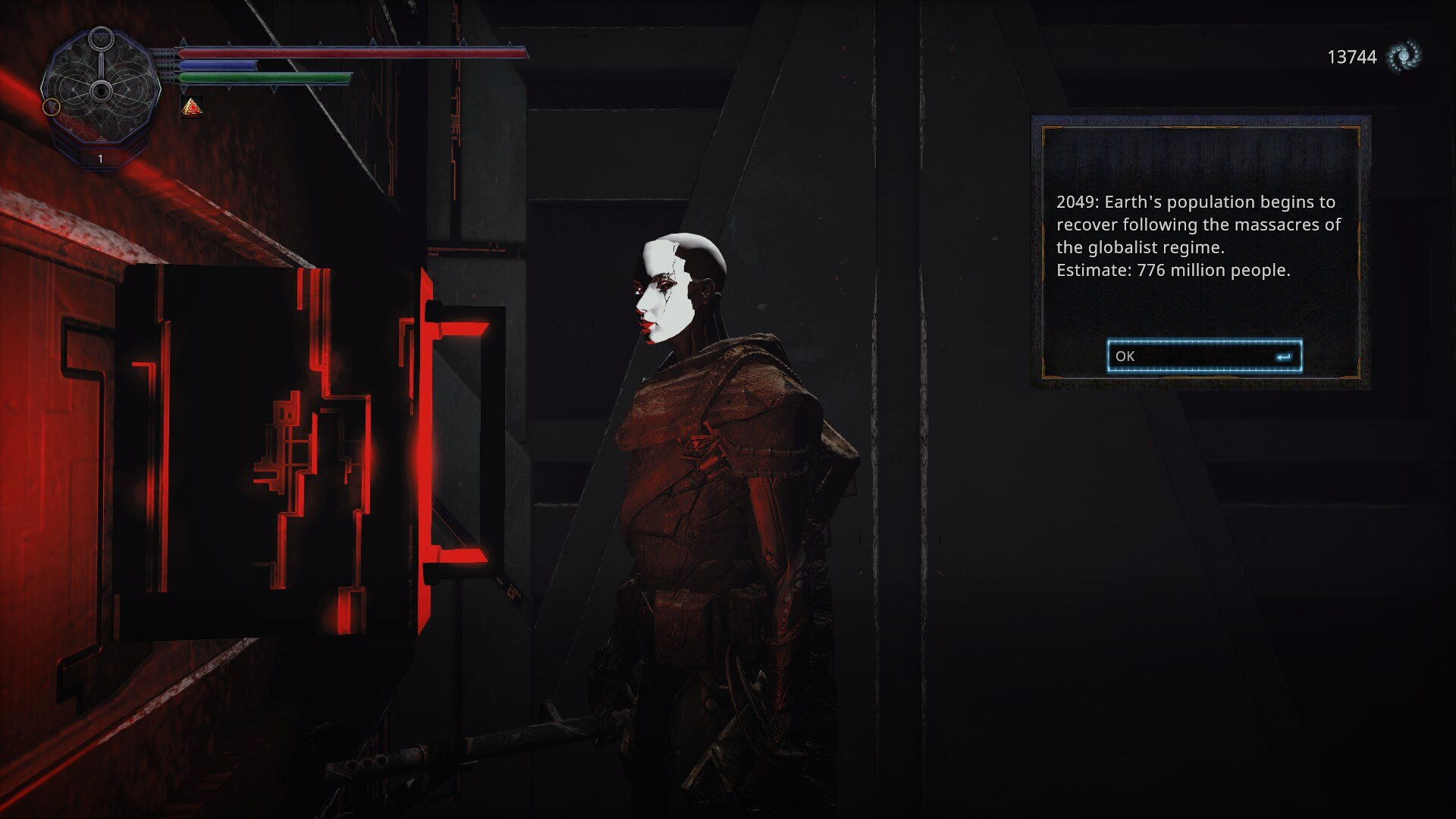The width and height of the screenshot is (1456, 819).
Task: Click the circular compass dial
Action: pyautogui.click(x=100, y=91)
